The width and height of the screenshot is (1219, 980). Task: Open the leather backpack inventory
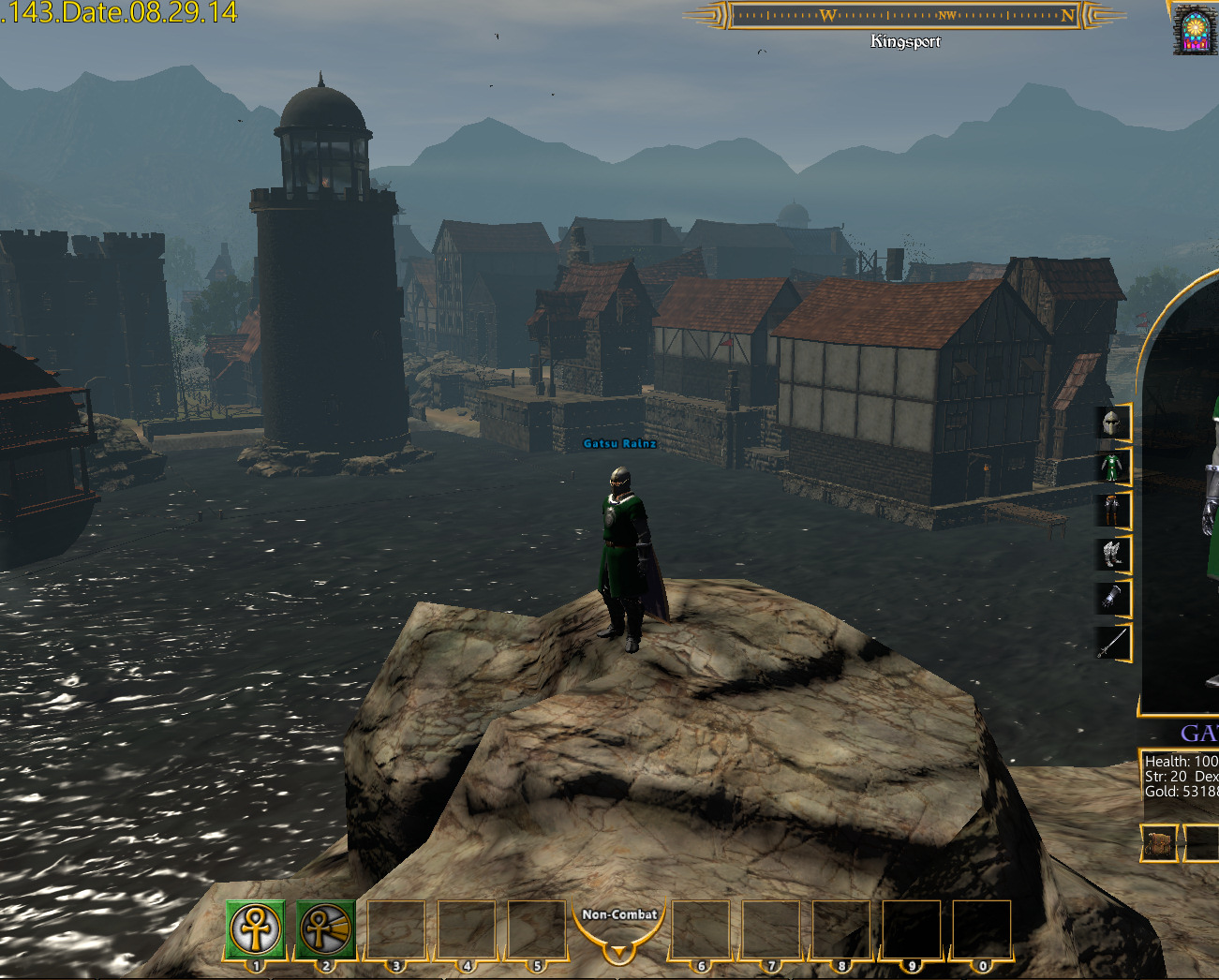(x=1160, y=842)
